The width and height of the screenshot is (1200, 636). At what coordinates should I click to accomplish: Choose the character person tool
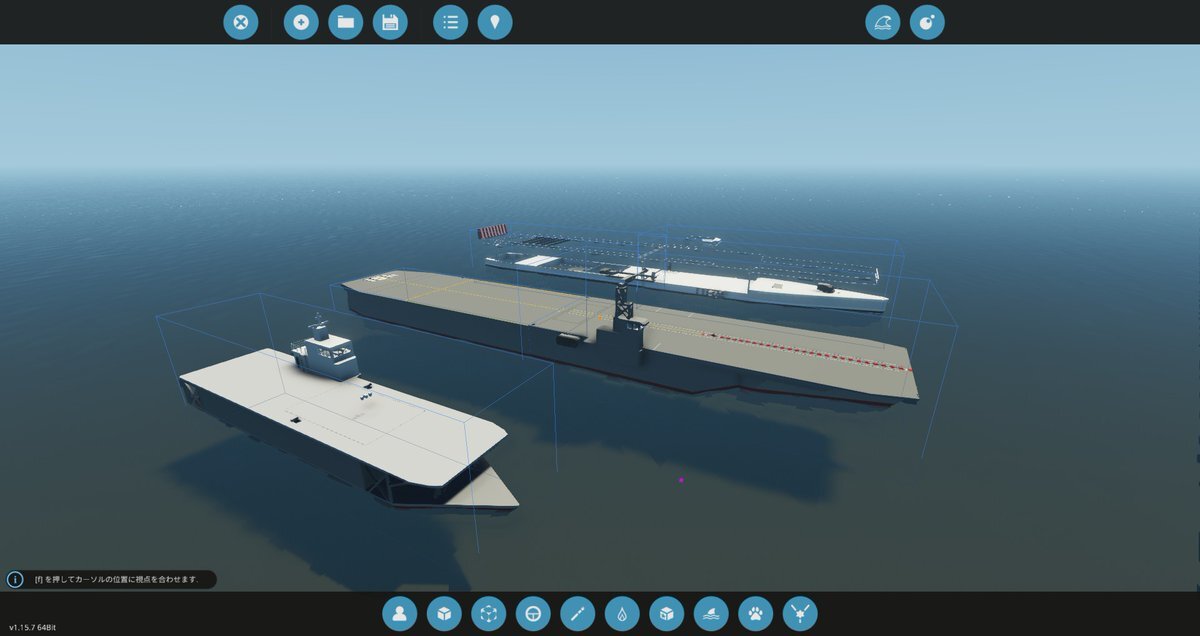pos(399,613)
